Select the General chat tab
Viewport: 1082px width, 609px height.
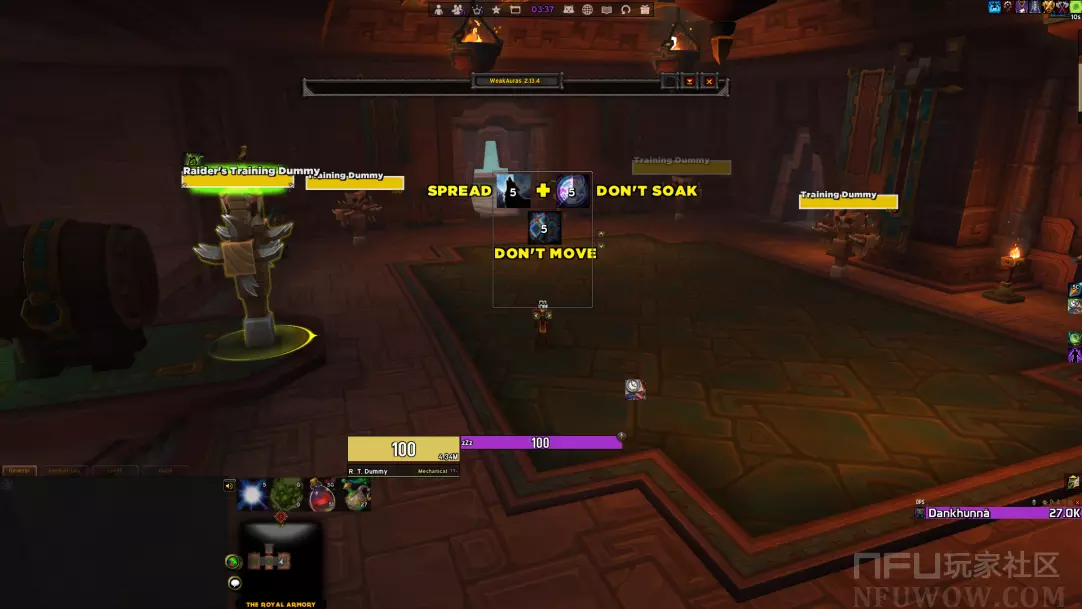19,470
